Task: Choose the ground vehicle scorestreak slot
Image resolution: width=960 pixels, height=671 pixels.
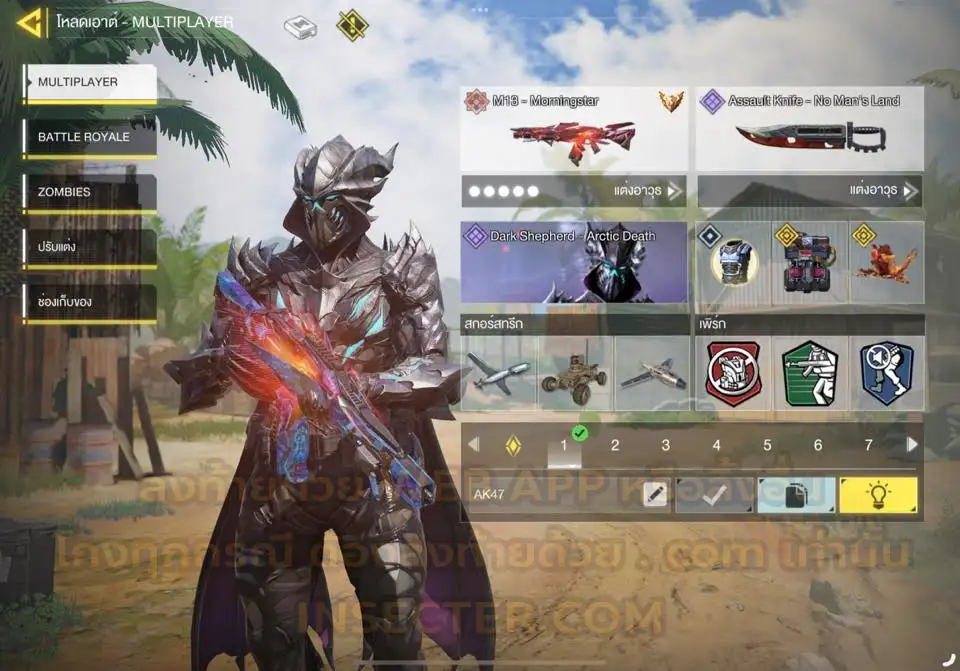Action: [574, 373]
